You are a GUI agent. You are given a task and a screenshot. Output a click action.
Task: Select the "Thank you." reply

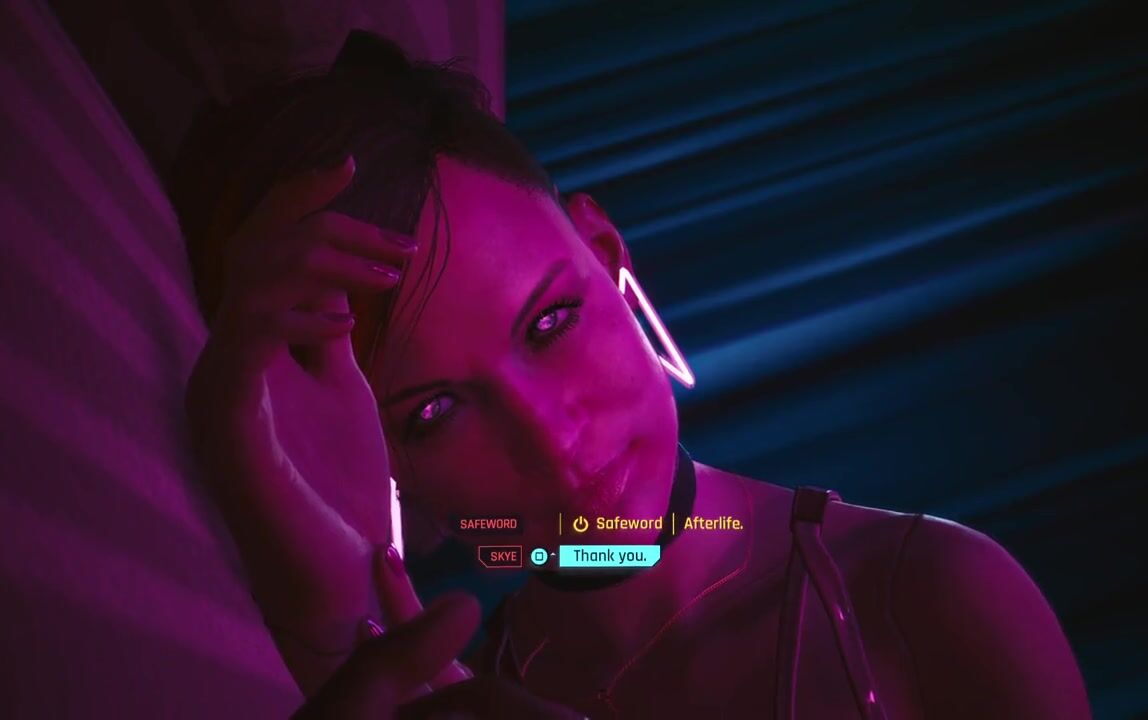click(x=609, y=556)
